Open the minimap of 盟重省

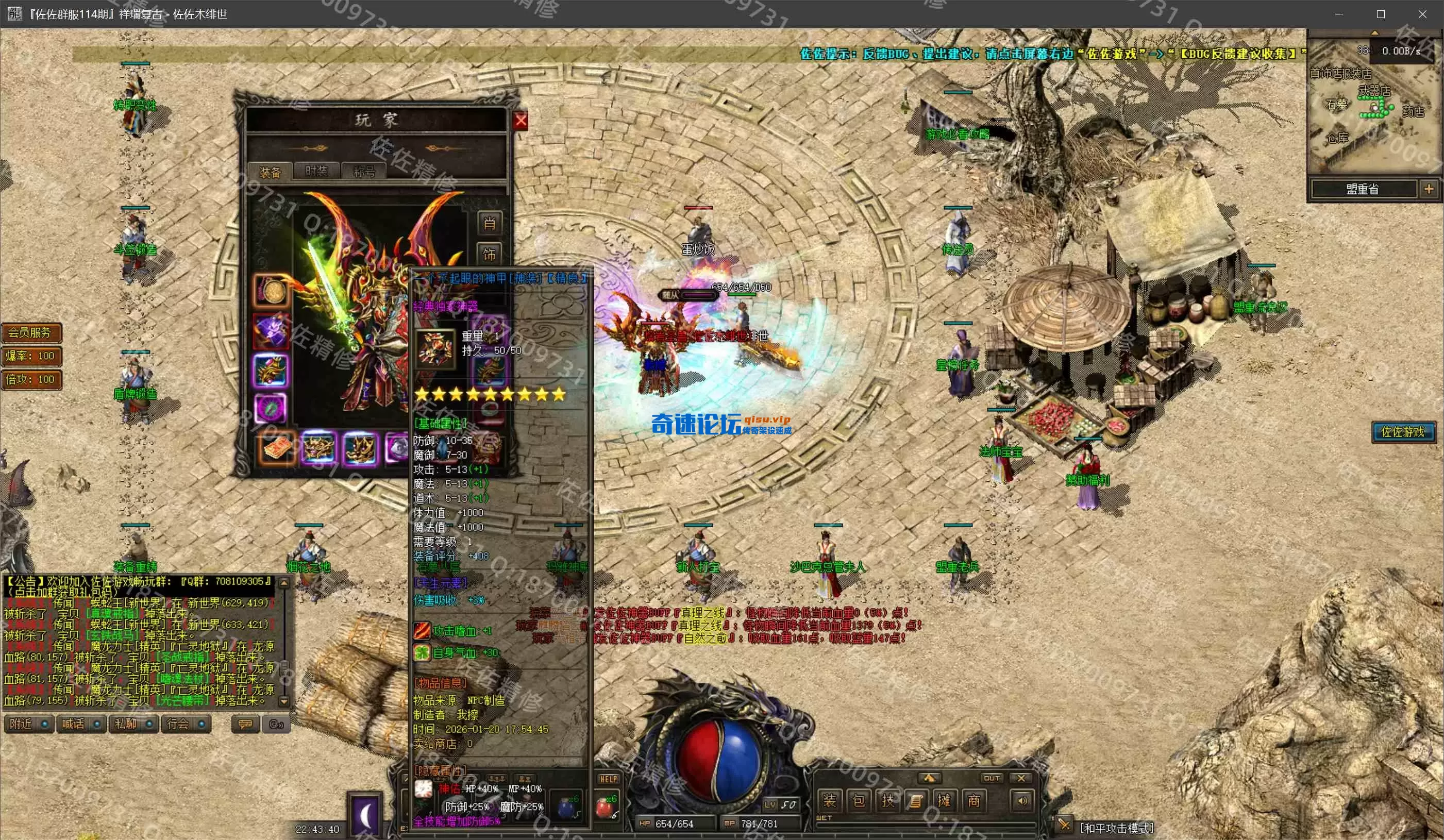point(1362,189)
